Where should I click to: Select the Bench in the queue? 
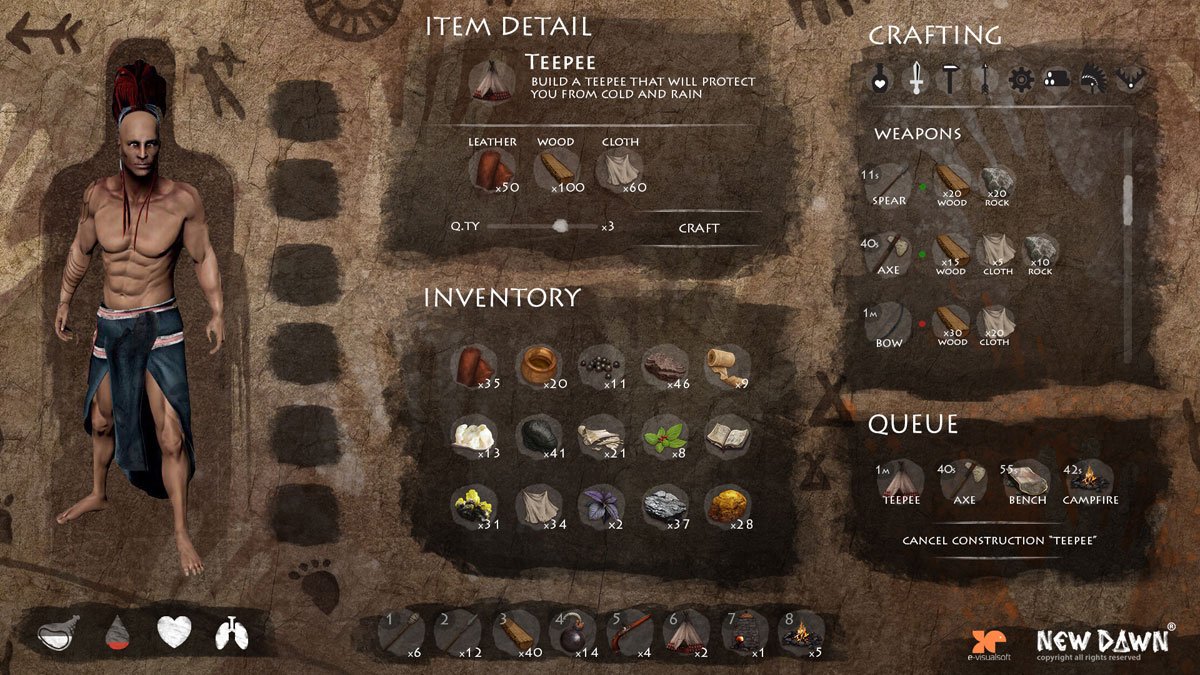click(1027, 481)
